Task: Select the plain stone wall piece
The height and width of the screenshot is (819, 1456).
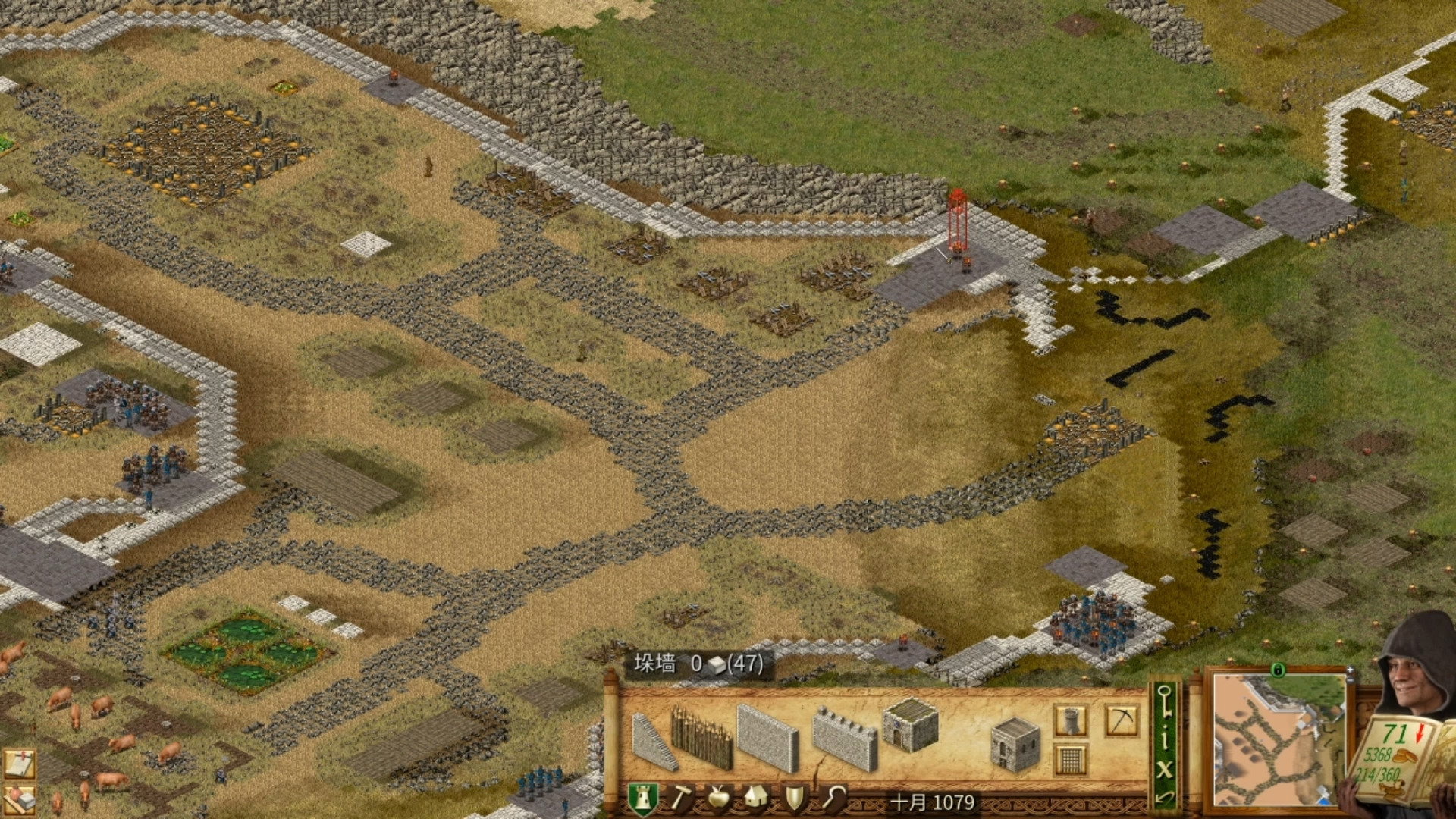Action: (767, 737)
